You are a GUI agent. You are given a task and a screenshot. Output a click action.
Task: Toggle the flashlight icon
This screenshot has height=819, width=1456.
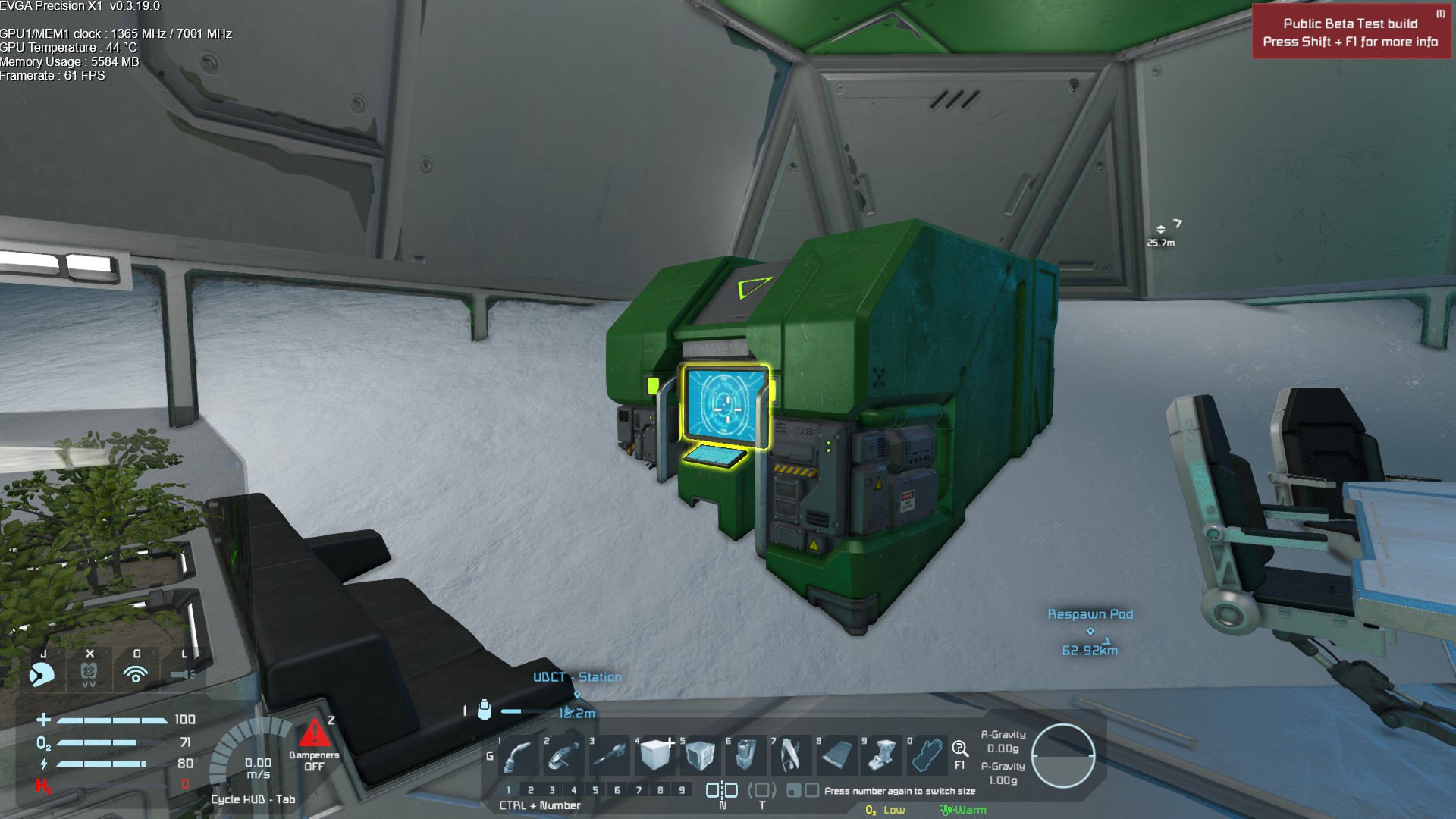click(183, 673)
